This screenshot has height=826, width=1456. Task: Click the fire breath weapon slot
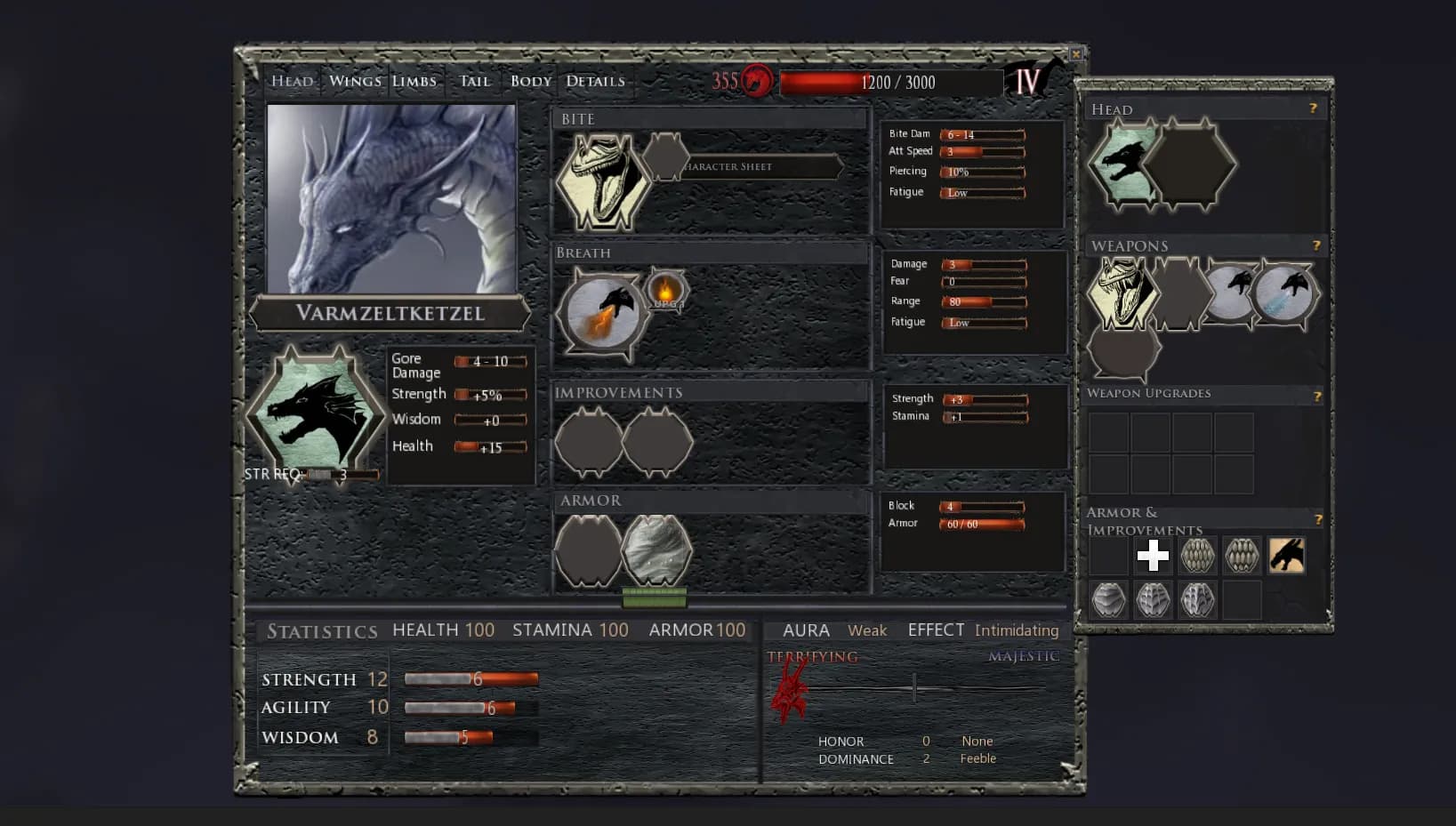coord(603,314)
